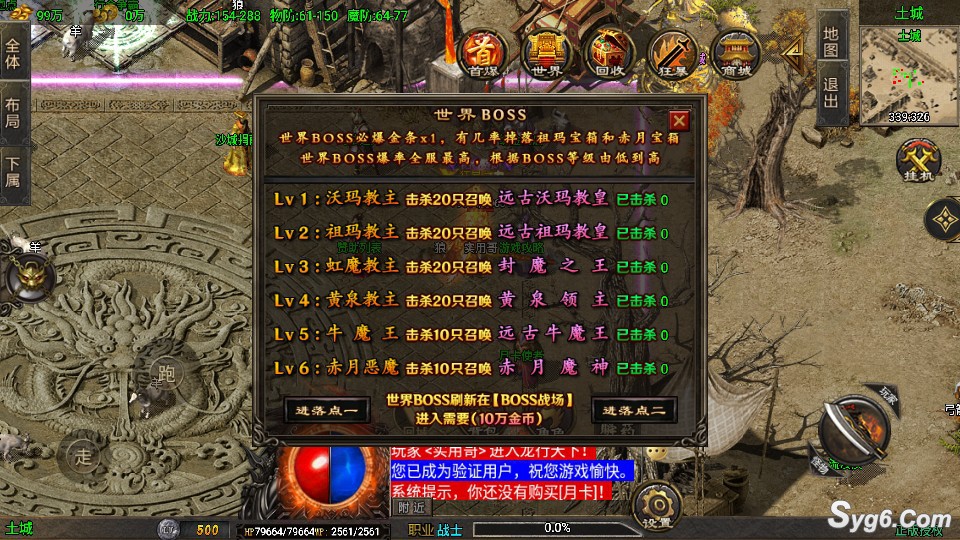Open the 首爆 first-kill icon
960x540 pixels.
[485, 53]
